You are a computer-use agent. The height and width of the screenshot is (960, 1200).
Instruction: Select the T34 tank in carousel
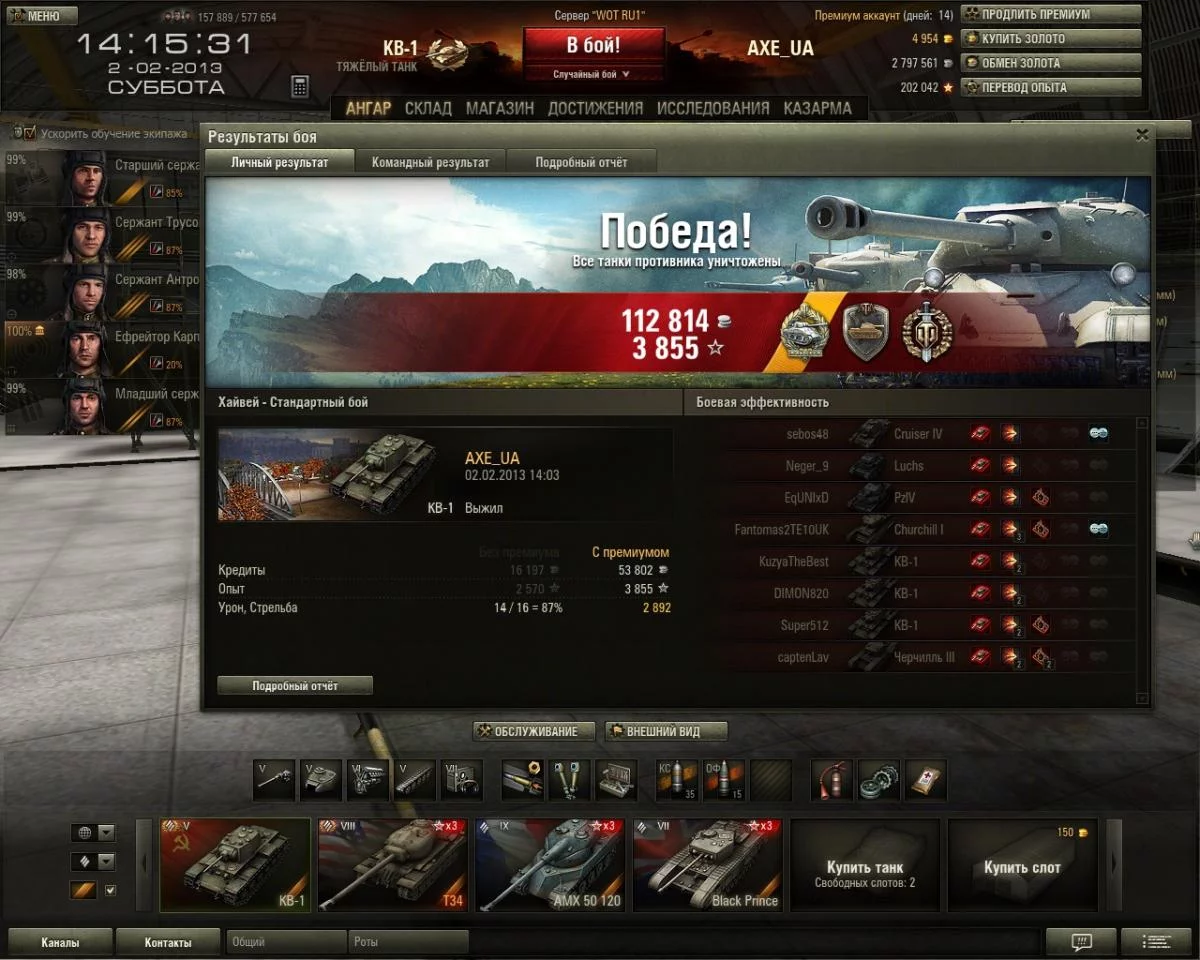392,865
